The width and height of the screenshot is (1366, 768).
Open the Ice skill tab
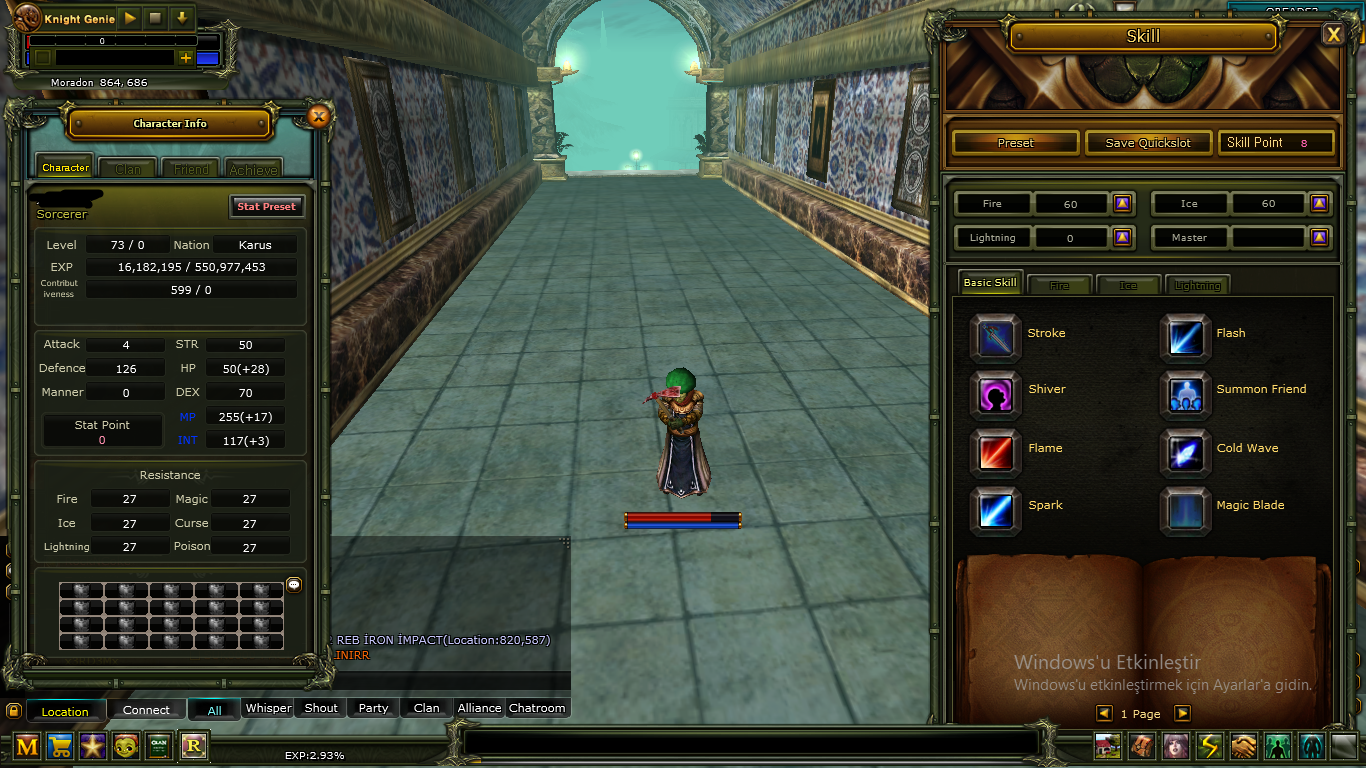point(1128,285)
